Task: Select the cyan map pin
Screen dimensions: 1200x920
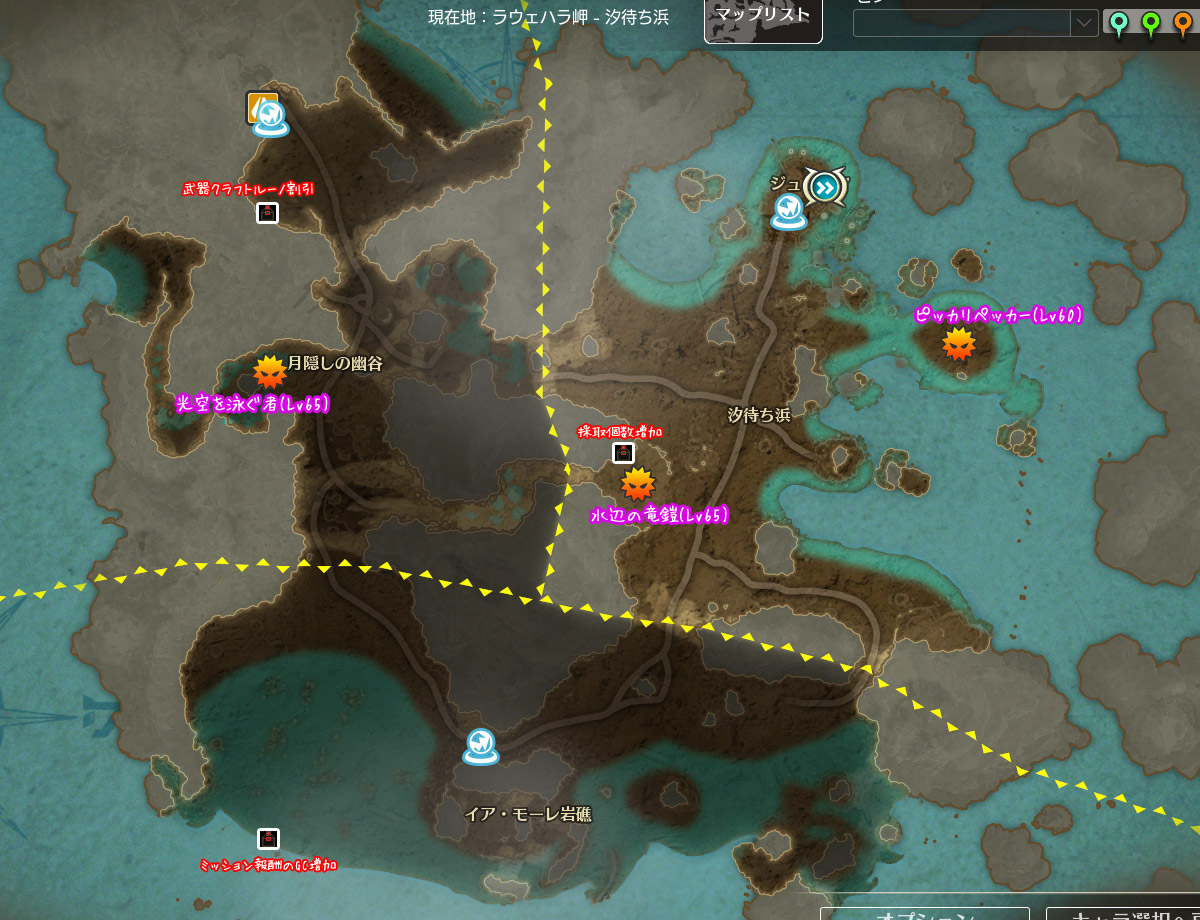Action: (x=1118, y=22)
